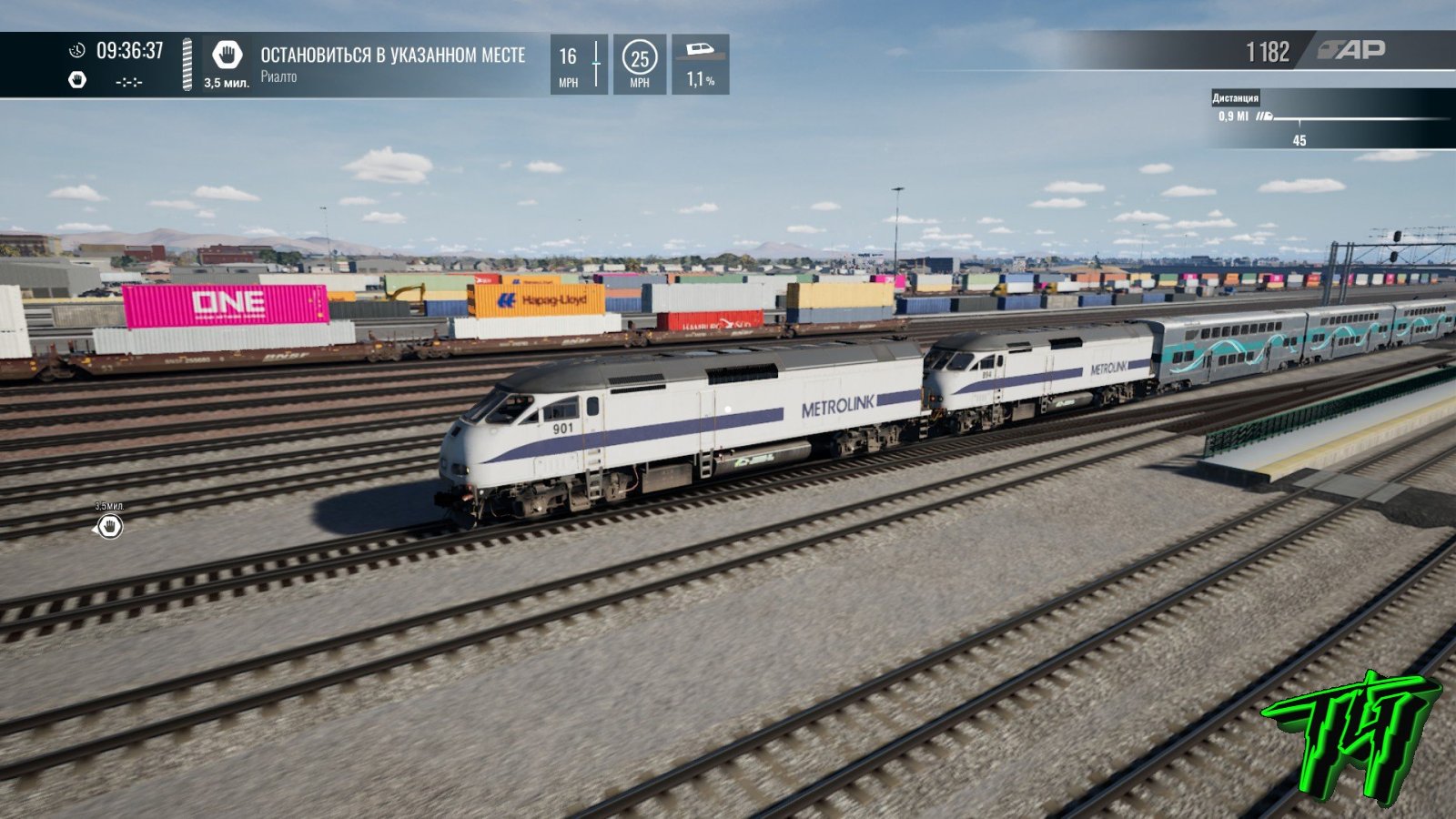Click the track gradient train icon
Viewport: 1456px width, 819px height.
(700, 50)
